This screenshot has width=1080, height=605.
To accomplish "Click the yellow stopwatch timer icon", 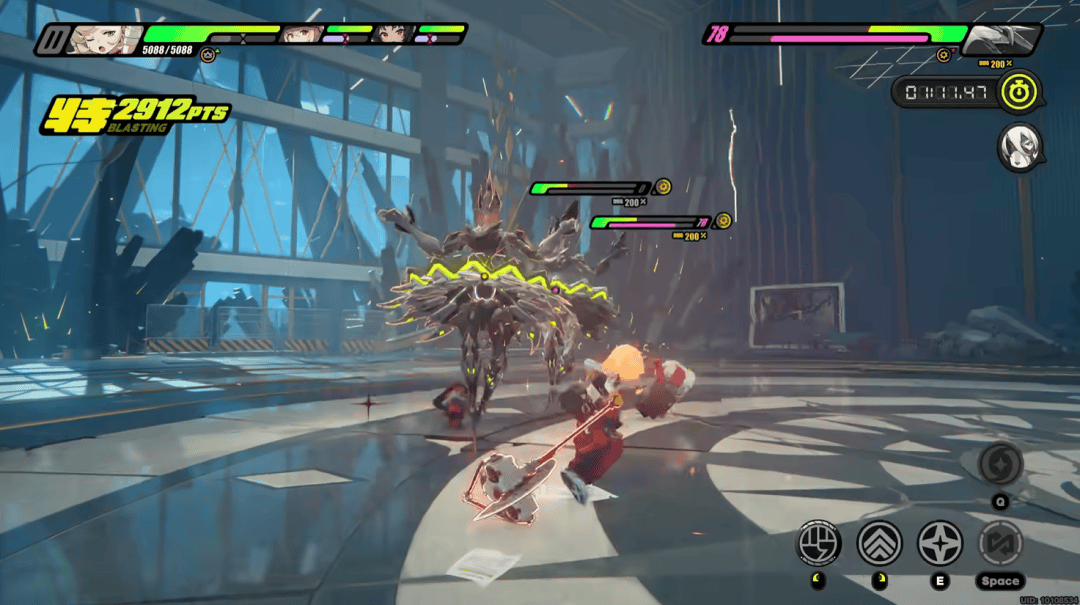I will coord(1020,92).
